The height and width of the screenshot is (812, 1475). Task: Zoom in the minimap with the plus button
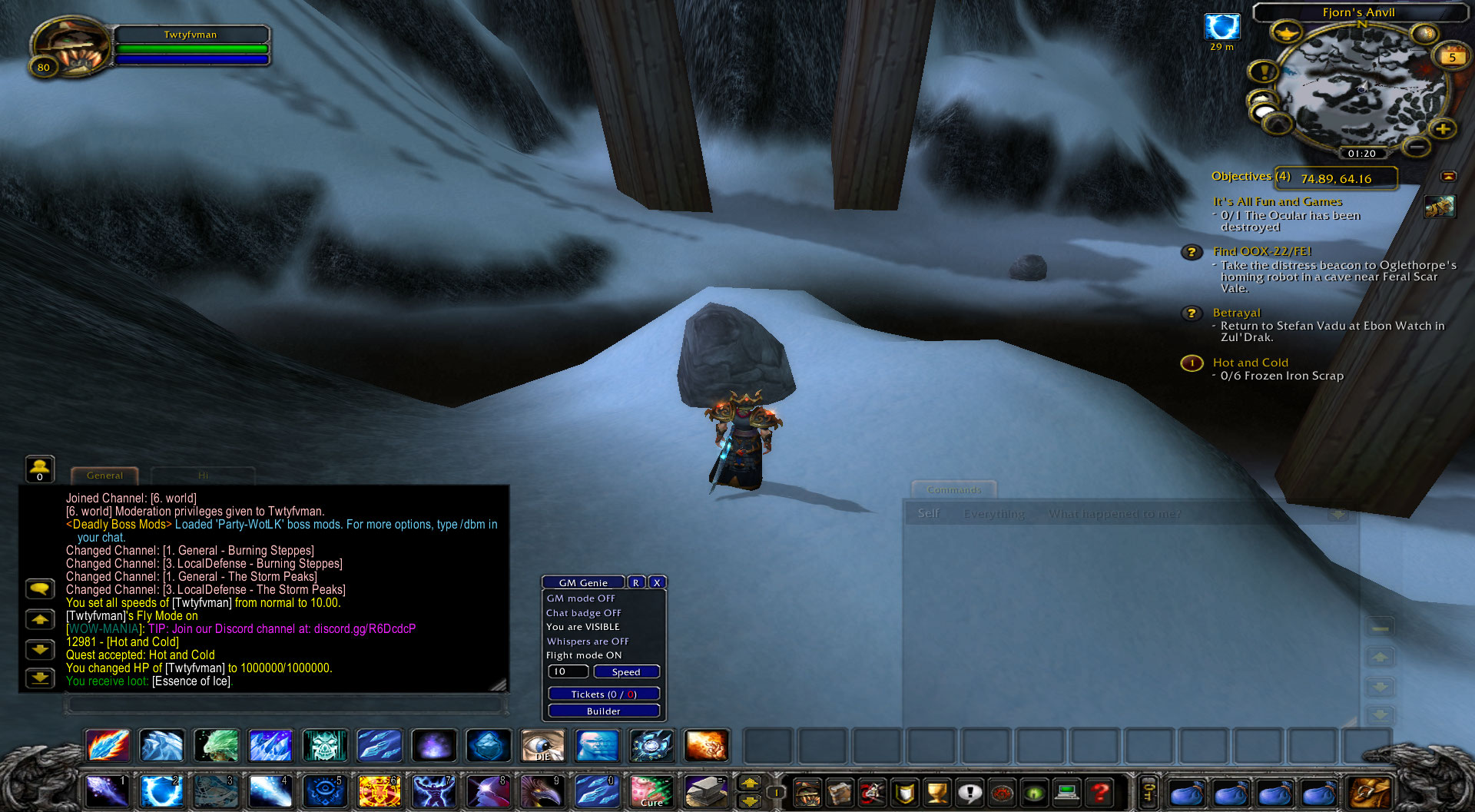point(1442,129)
